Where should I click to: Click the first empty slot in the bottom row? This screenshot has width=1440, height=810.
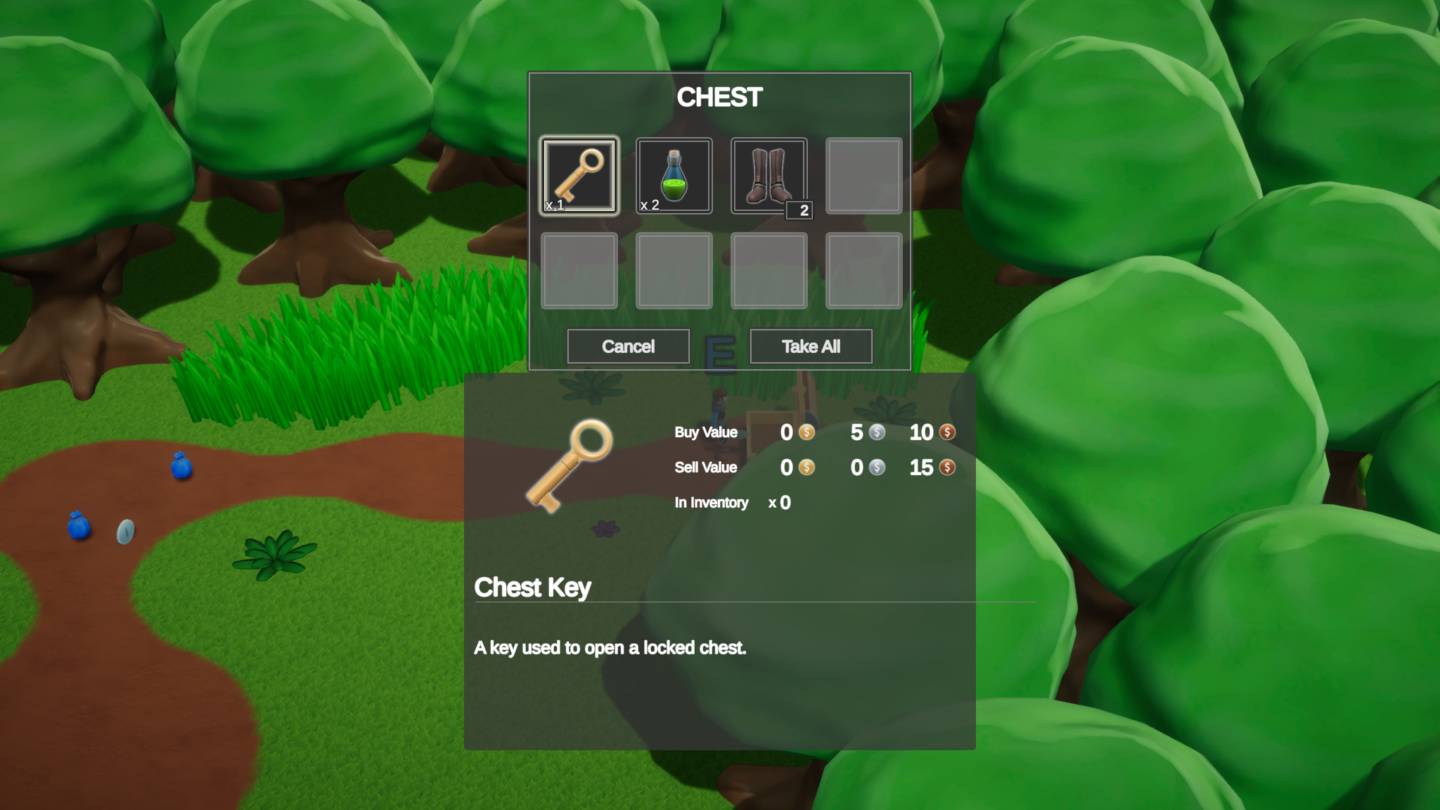(578, 270)
